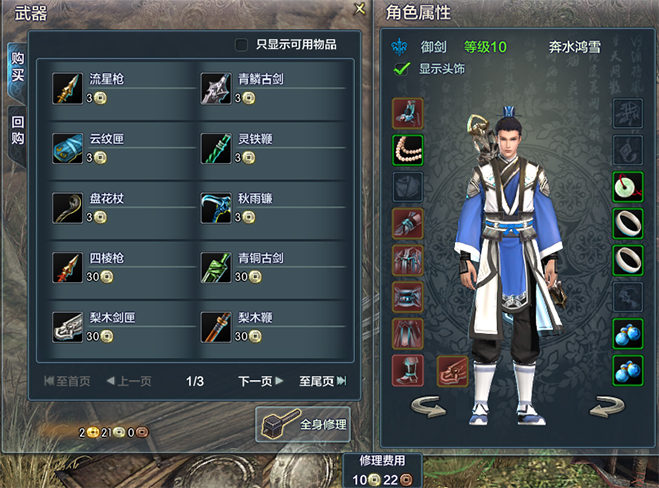Go to 下一页 next page

click(261, 381)
